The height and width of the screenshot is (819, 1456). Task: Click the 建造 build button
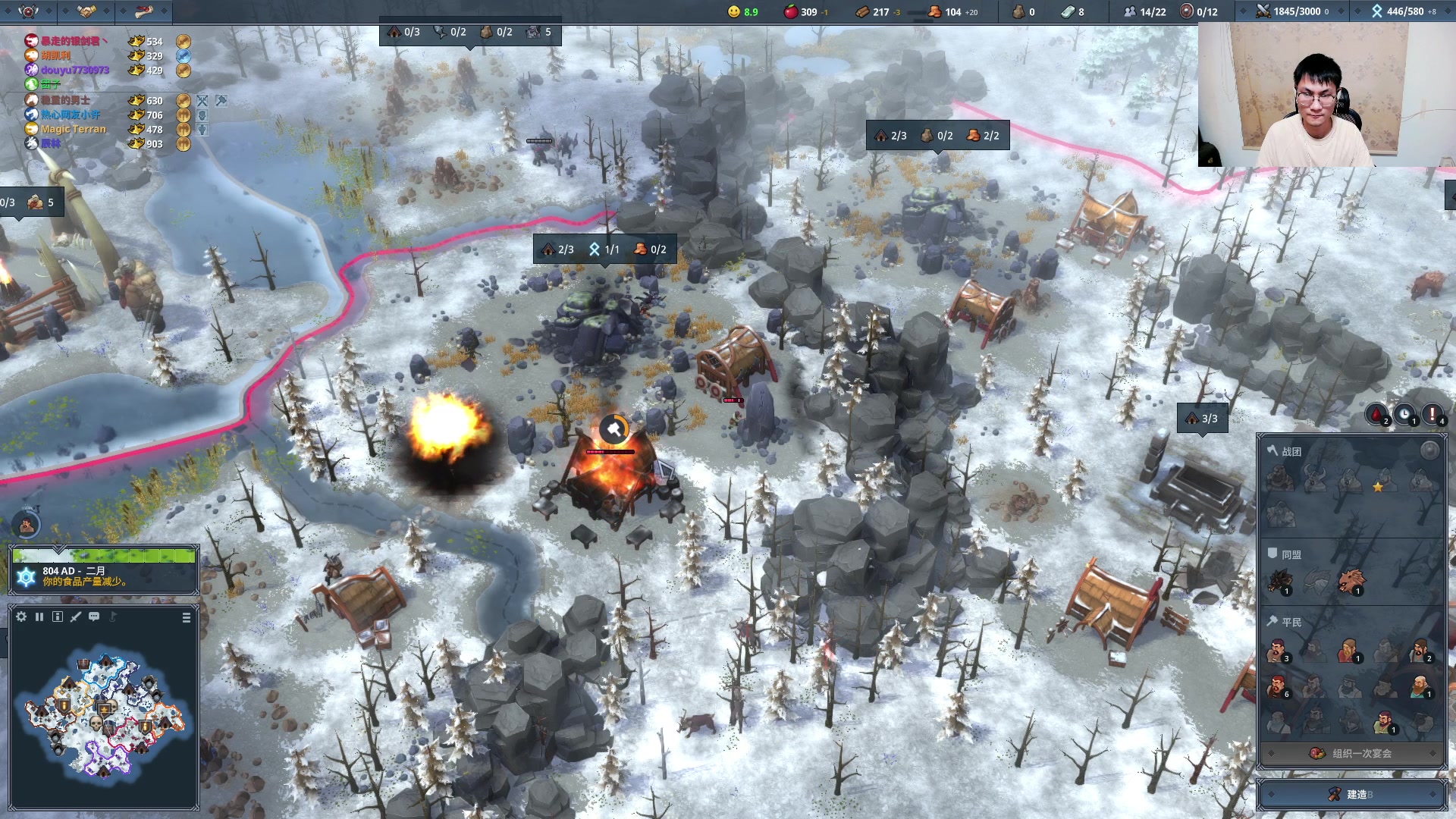coord(1352,794)
